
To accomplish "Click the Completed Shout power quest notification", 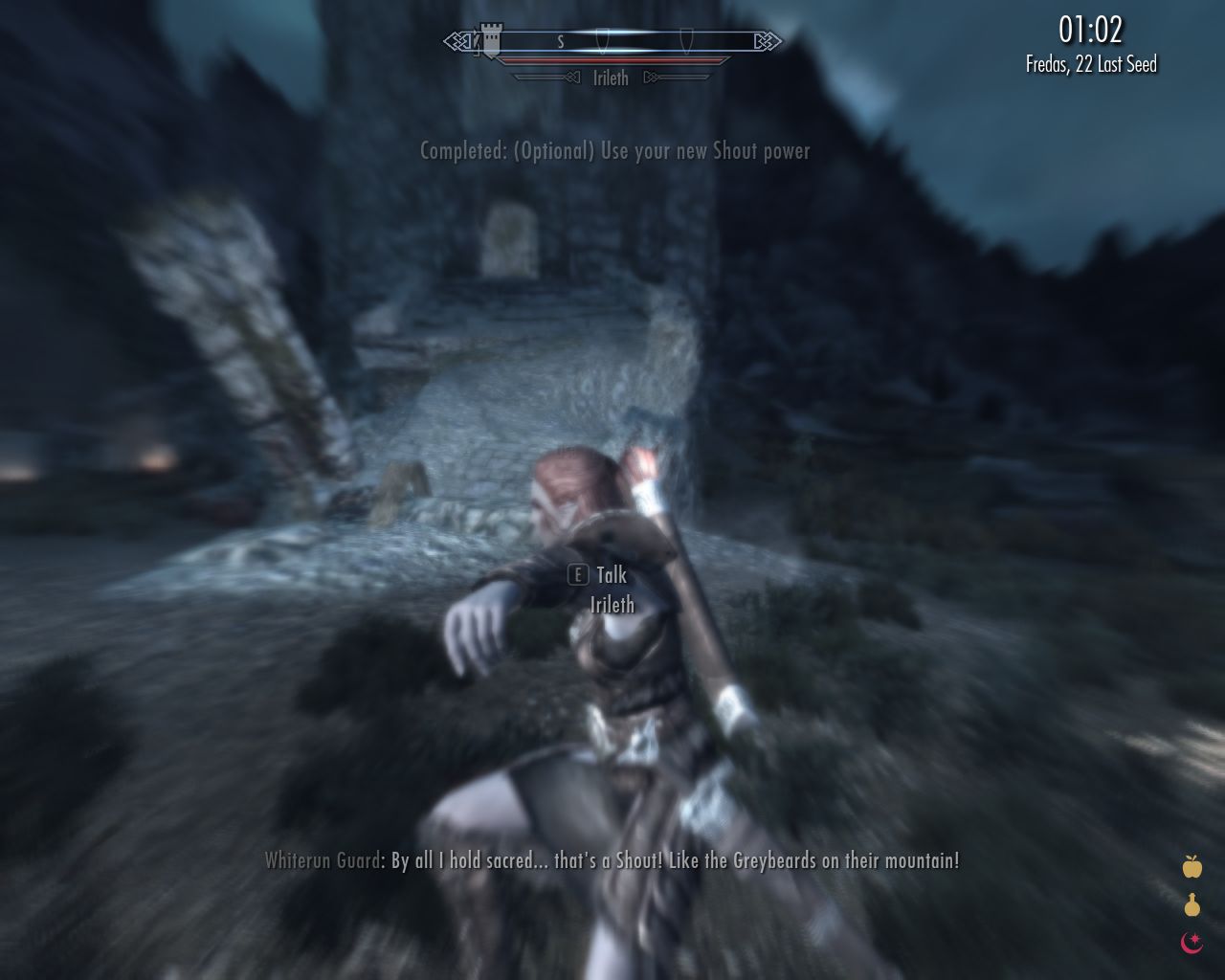I will coord(614,150).
